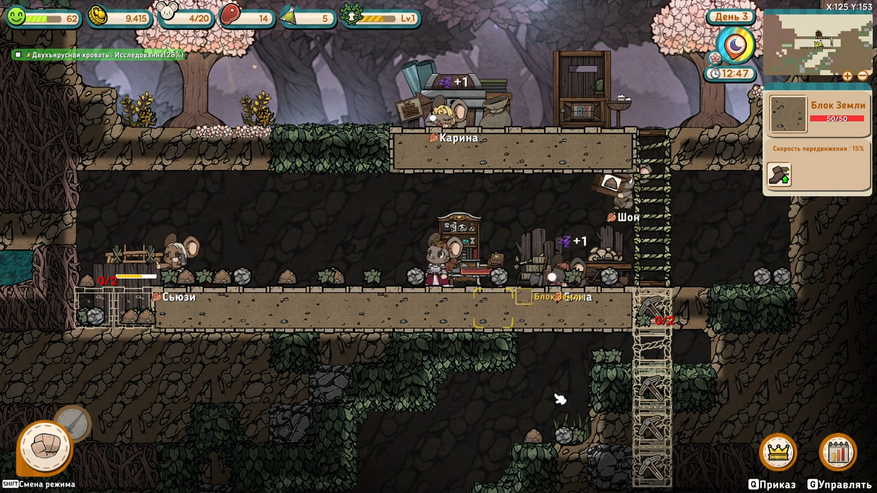Viewport: 877px width, 493px height.
Task: Zoom out the minimap with minus
Action: [863, 76]
